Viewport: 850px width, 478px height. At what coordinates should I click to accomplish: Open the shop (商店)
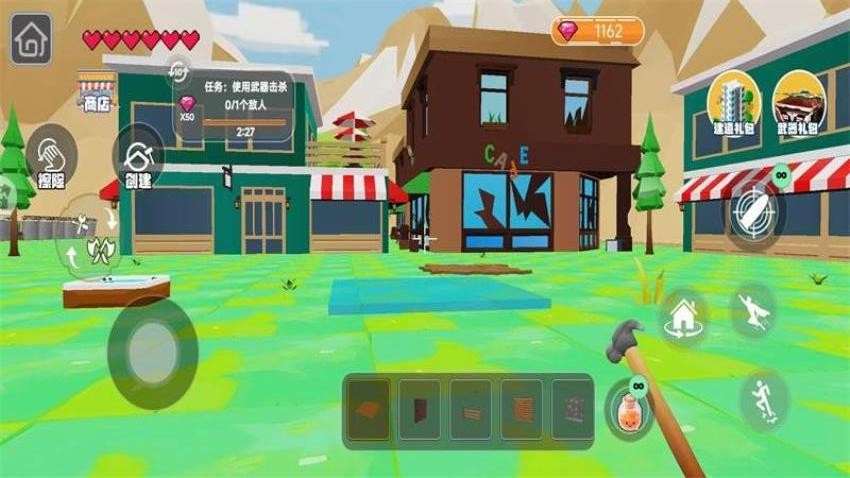coord(97,89)
